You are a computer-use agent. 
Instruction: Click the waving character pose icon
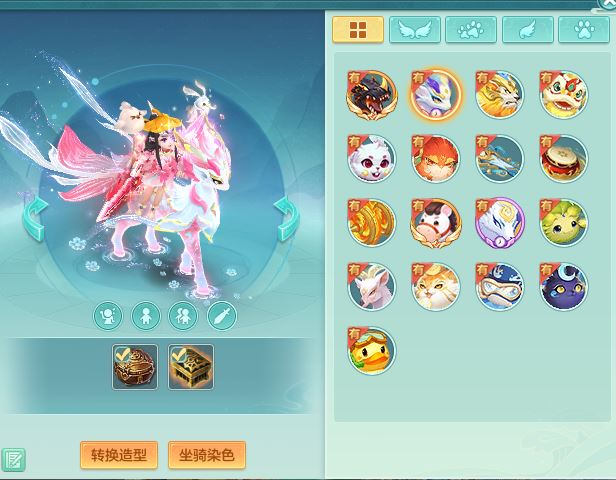108,317
